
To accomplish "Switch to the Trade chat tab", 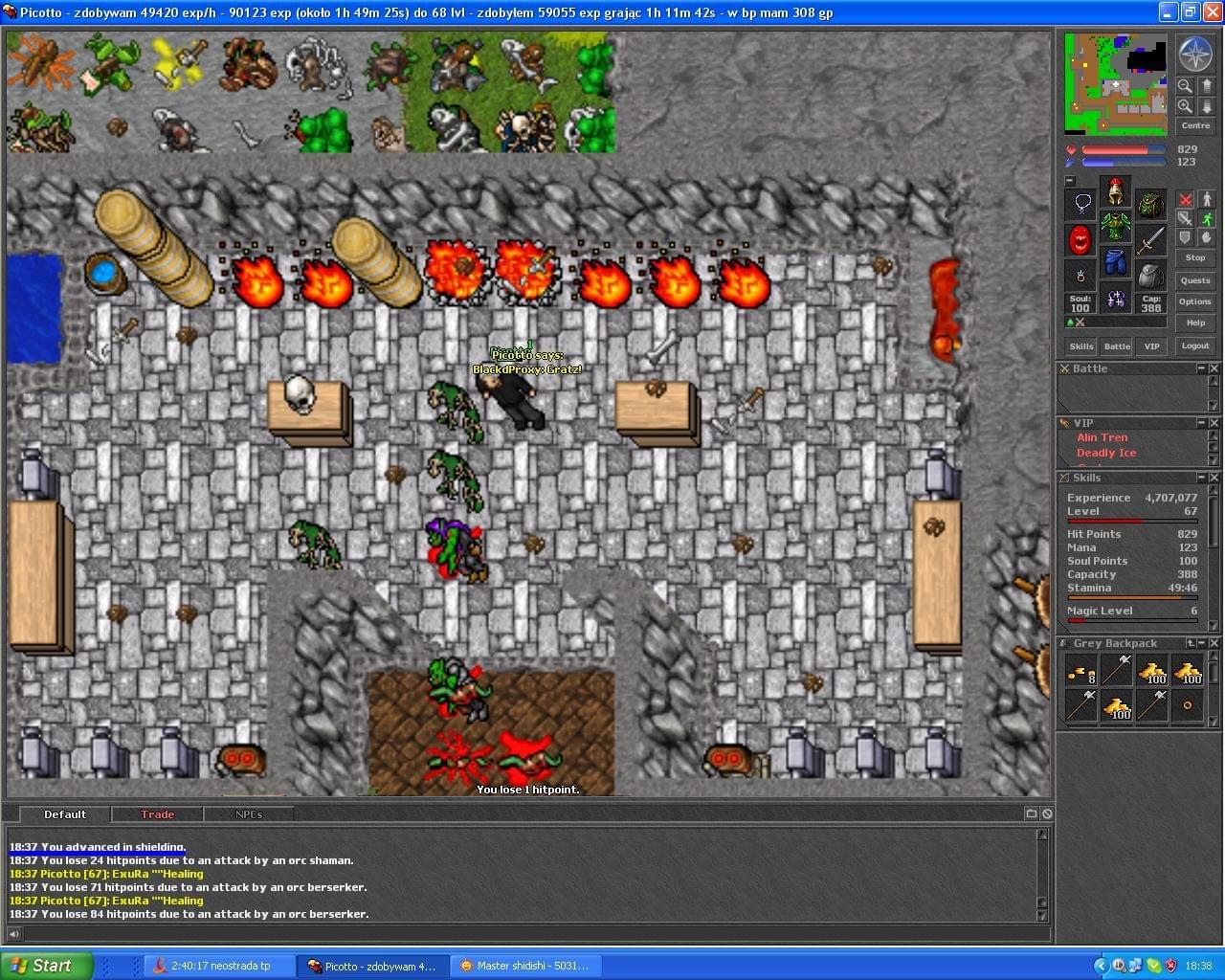I will click(x=157, y=814).
